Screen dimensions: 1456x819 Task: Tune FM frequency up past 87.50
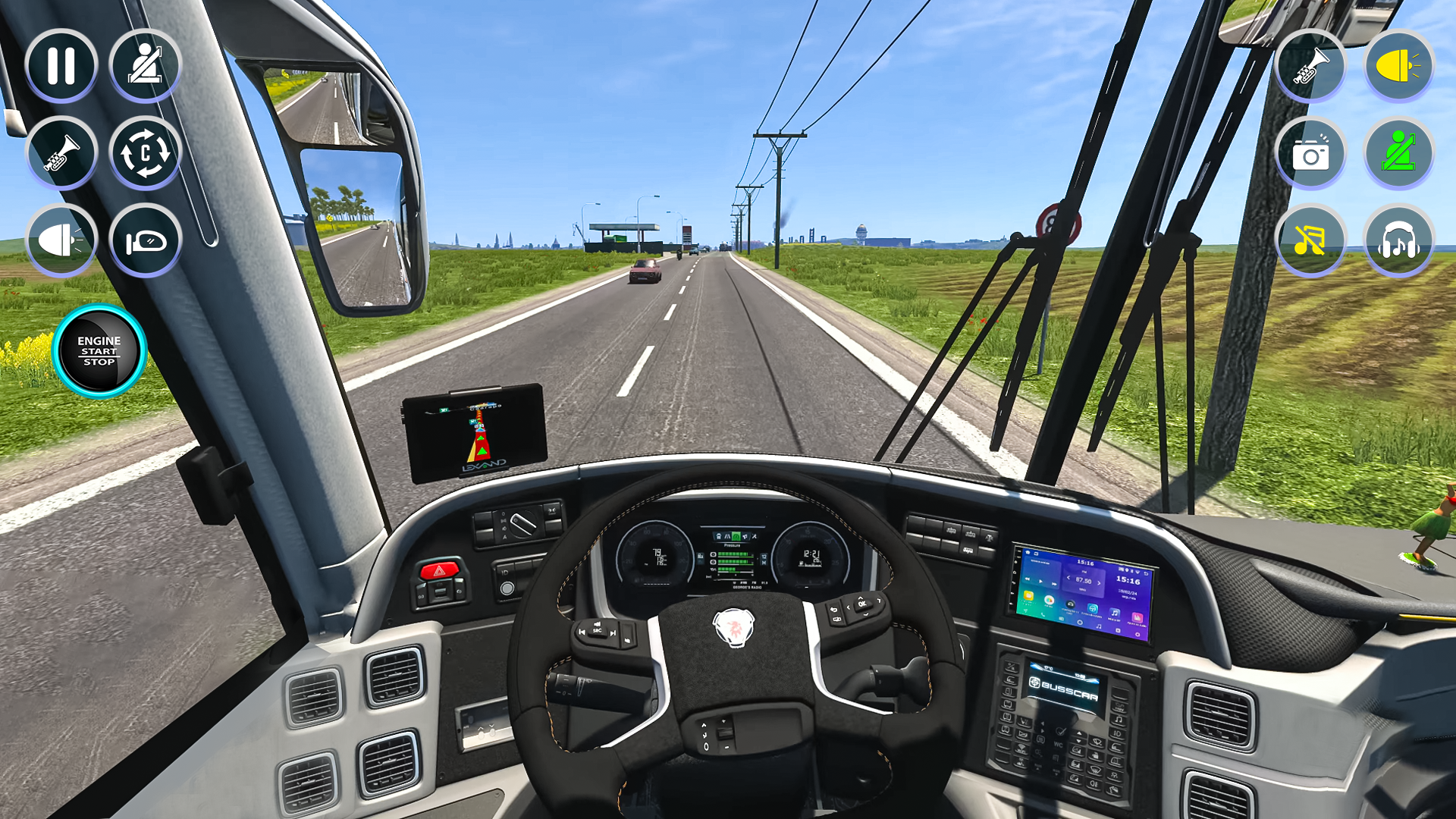(1099, 582)
